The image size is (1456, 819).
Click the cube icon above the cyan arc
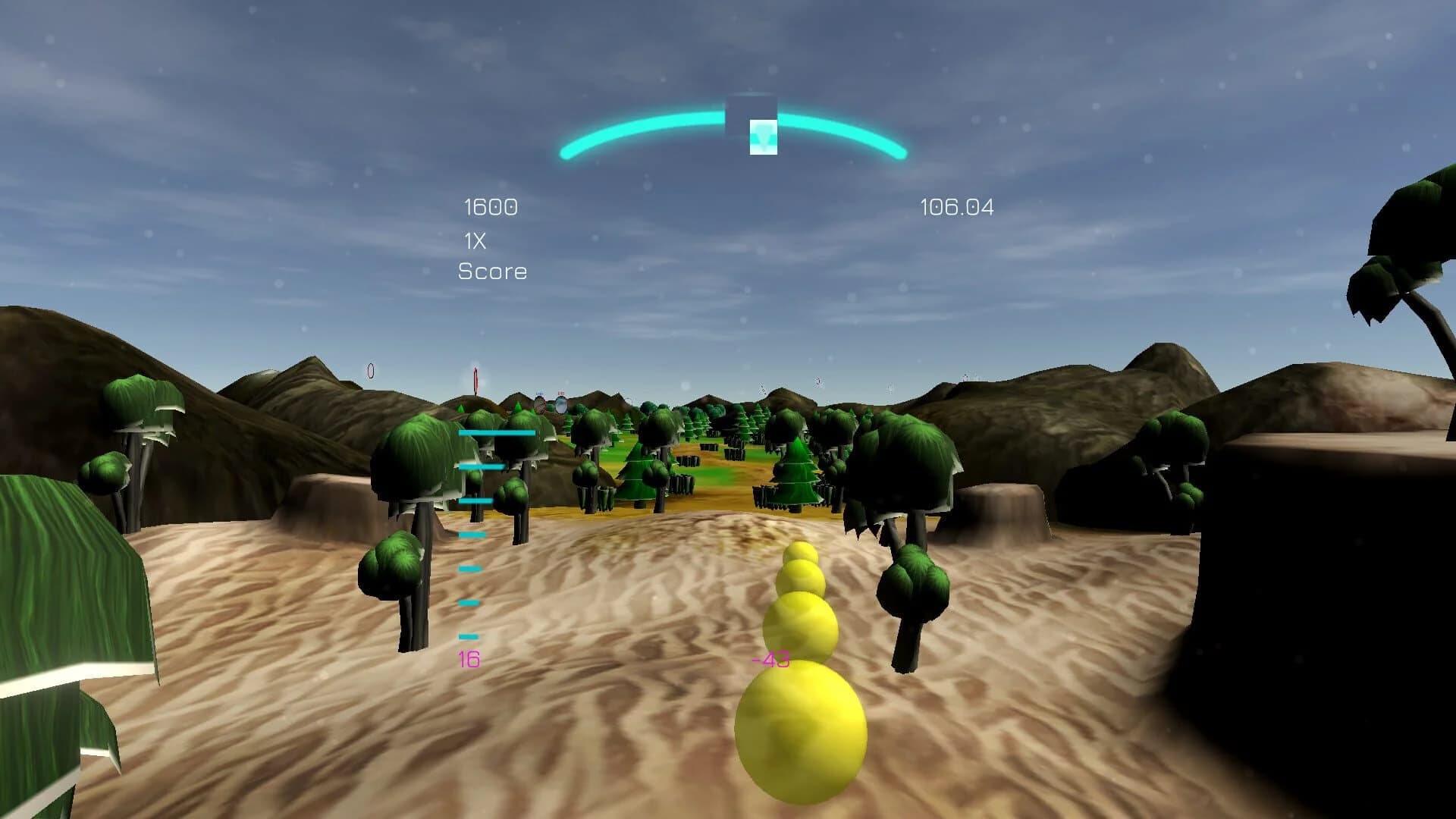[x=751, y=105]
